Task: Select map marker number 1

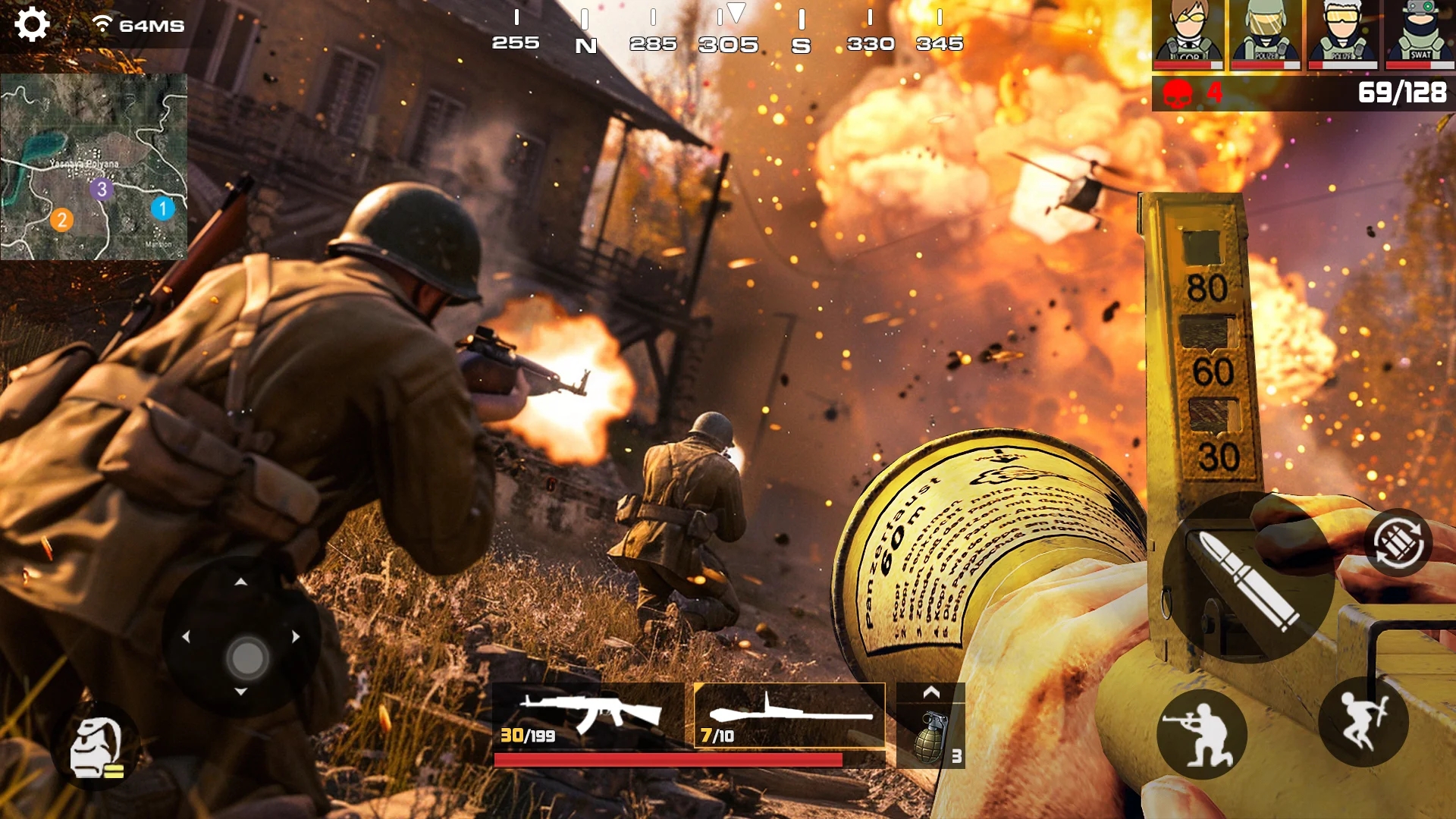Action: [162, 209]
